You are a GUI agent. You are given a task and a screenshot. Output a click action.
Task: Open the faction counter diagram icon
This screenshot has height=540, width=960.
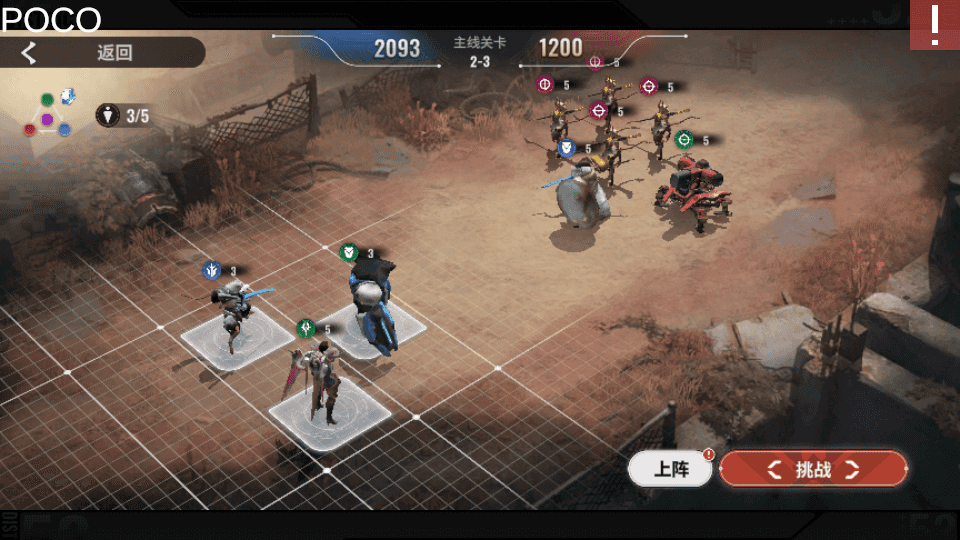(x=48, y=115)
